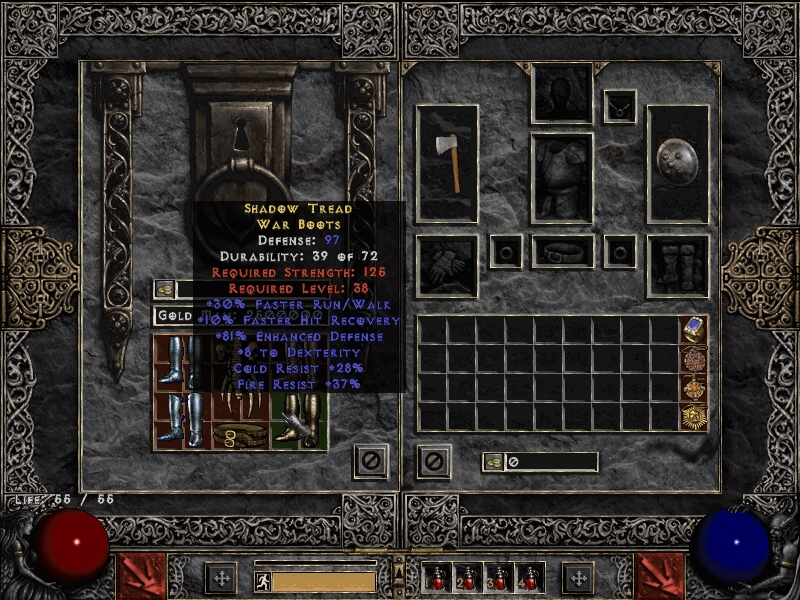
Task: Select the equipped hand axe
Action: coord(447,163)
